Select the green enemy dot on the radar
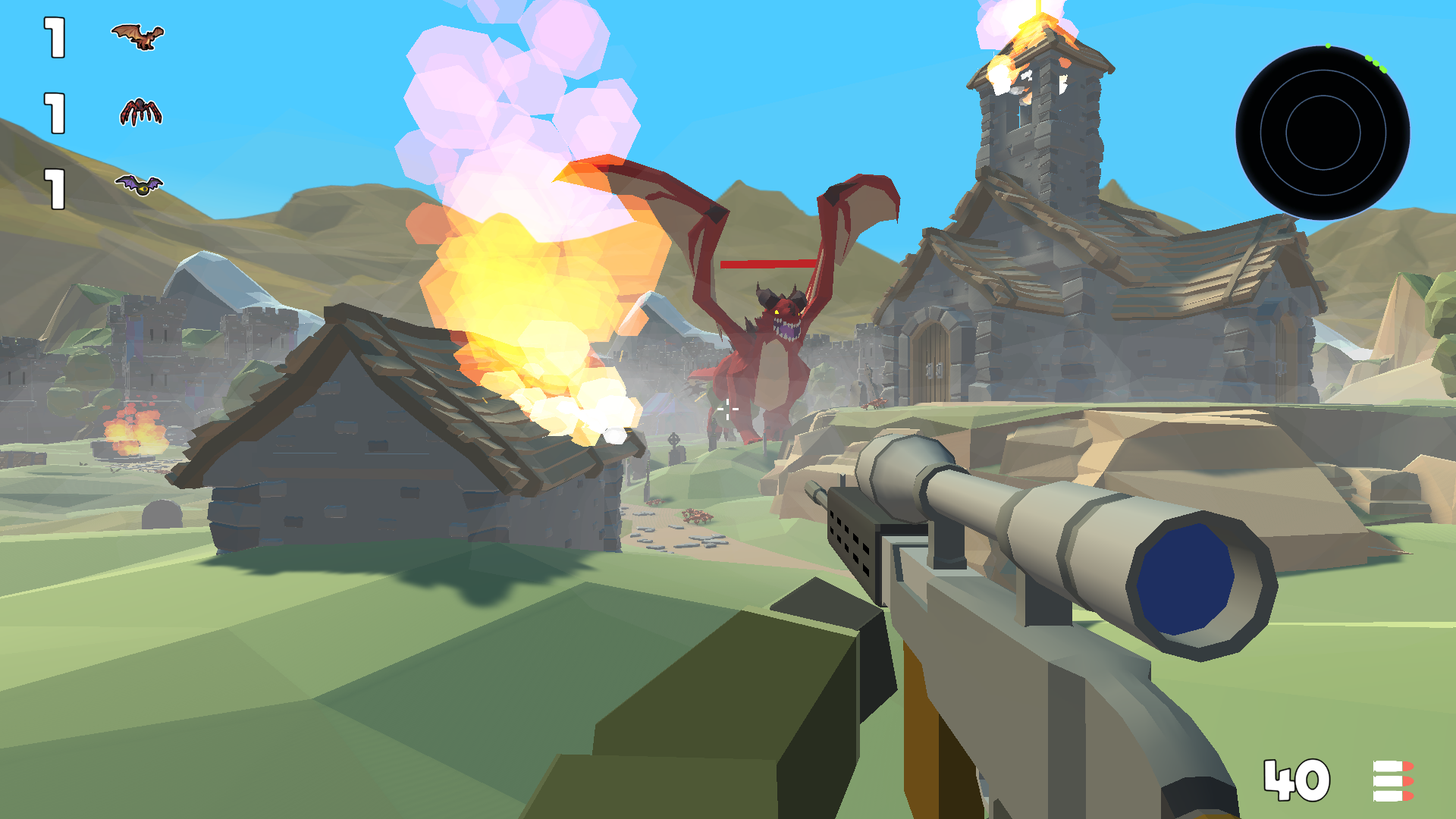Viewport: 1456px width, 819px height. [x=1328, y=45]
